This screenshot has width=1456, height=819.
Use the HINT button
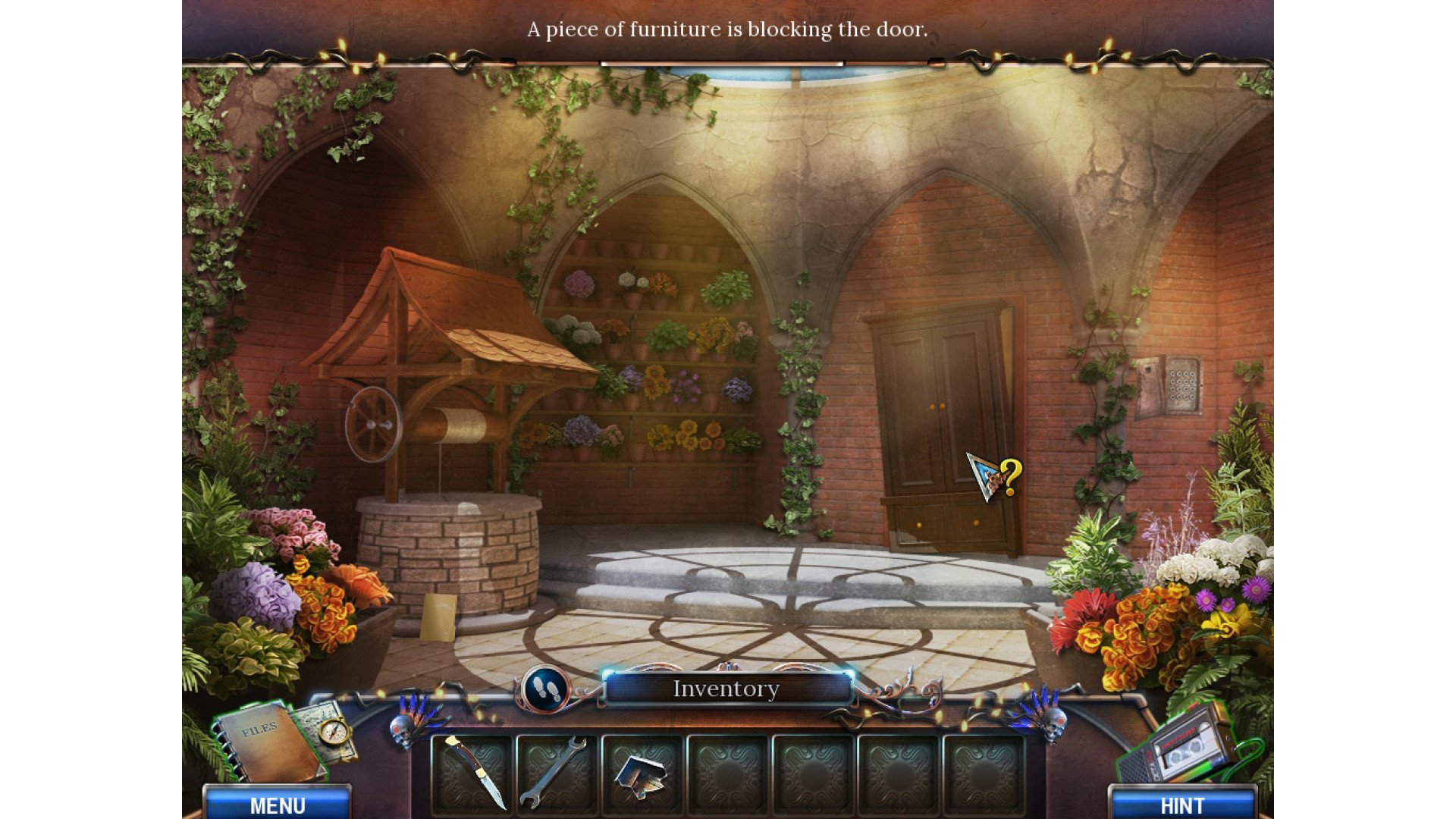tap(1181, 804)
